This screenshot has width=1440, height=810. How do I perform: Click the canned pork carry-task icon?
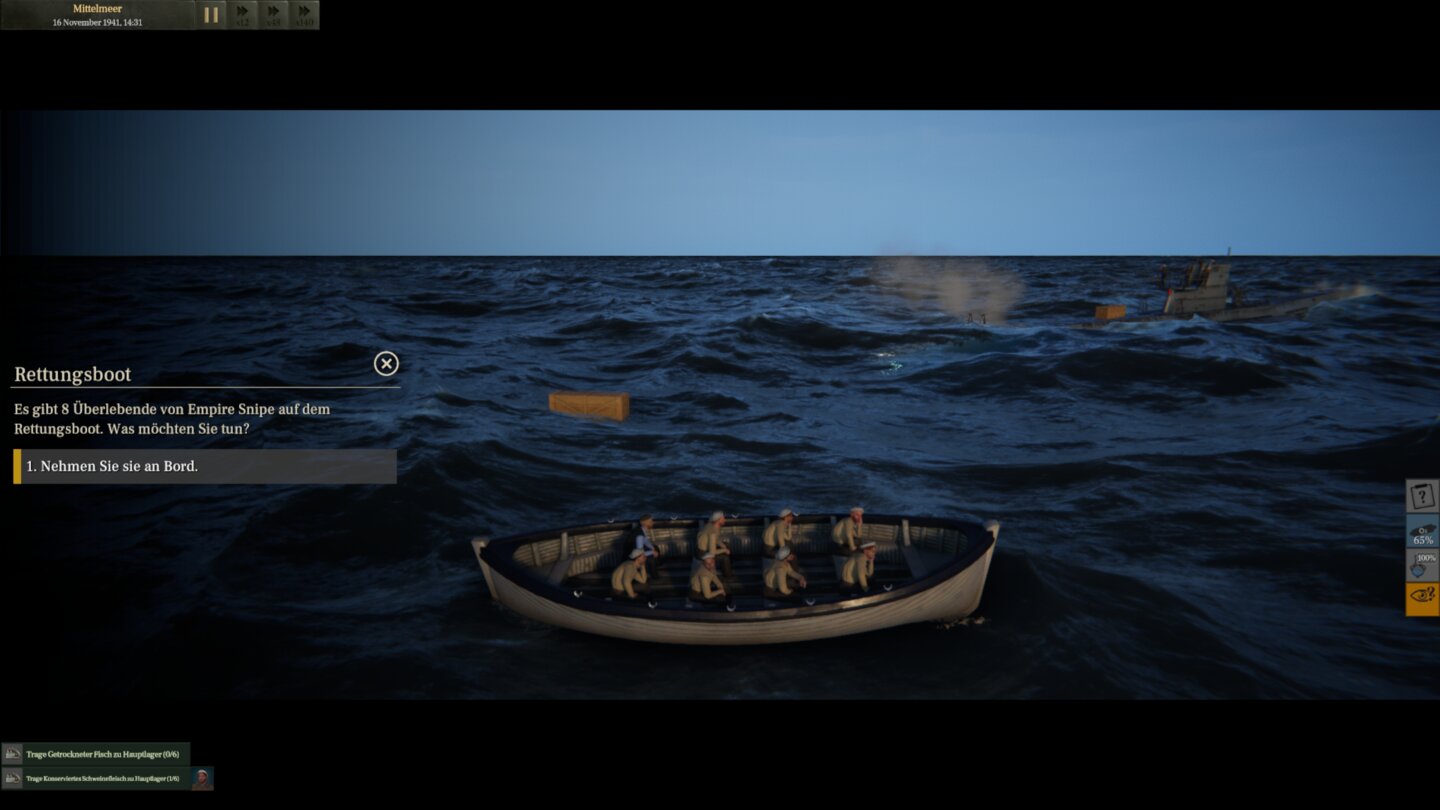coord(12,777)
